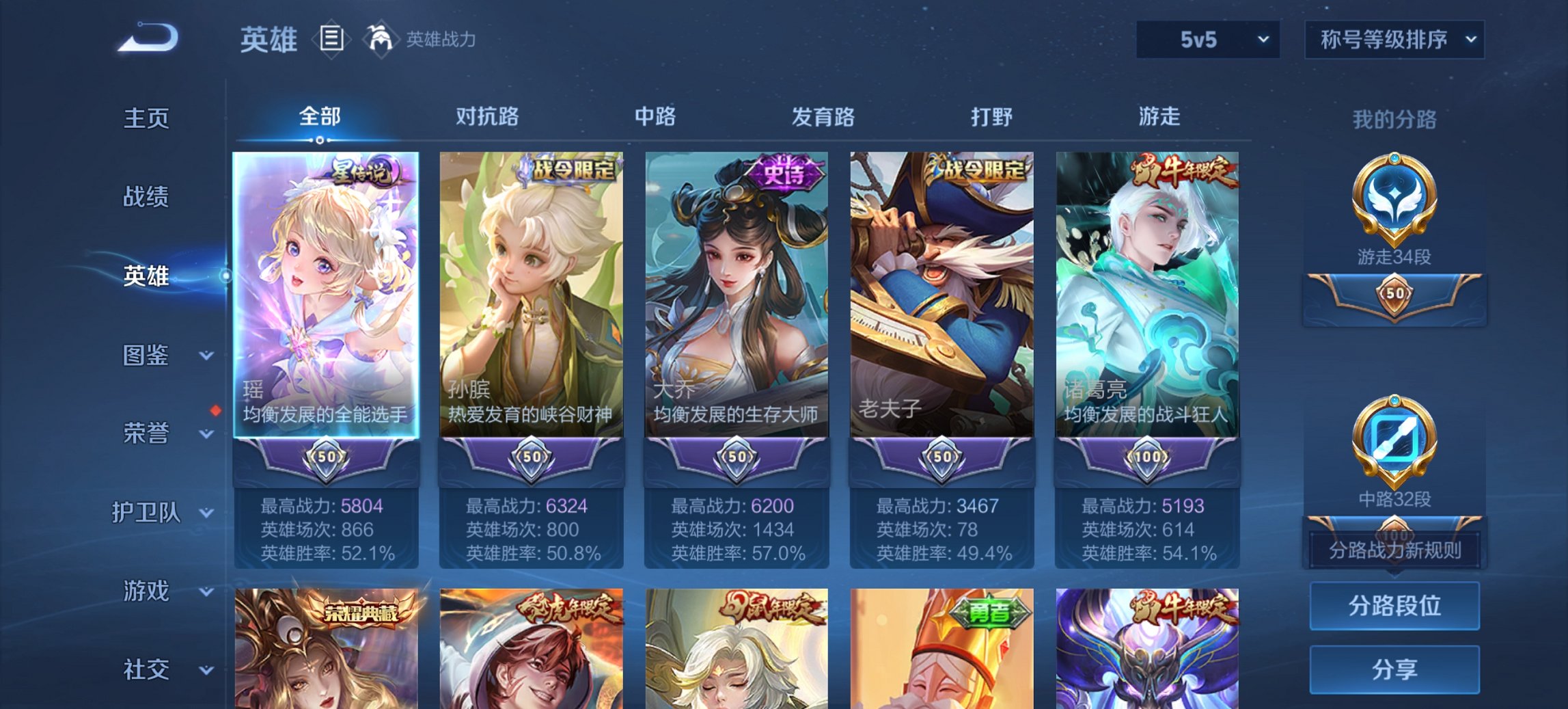Open the 荣誉 section with red notification dot
1568x709 pixels.
(146, 432)
